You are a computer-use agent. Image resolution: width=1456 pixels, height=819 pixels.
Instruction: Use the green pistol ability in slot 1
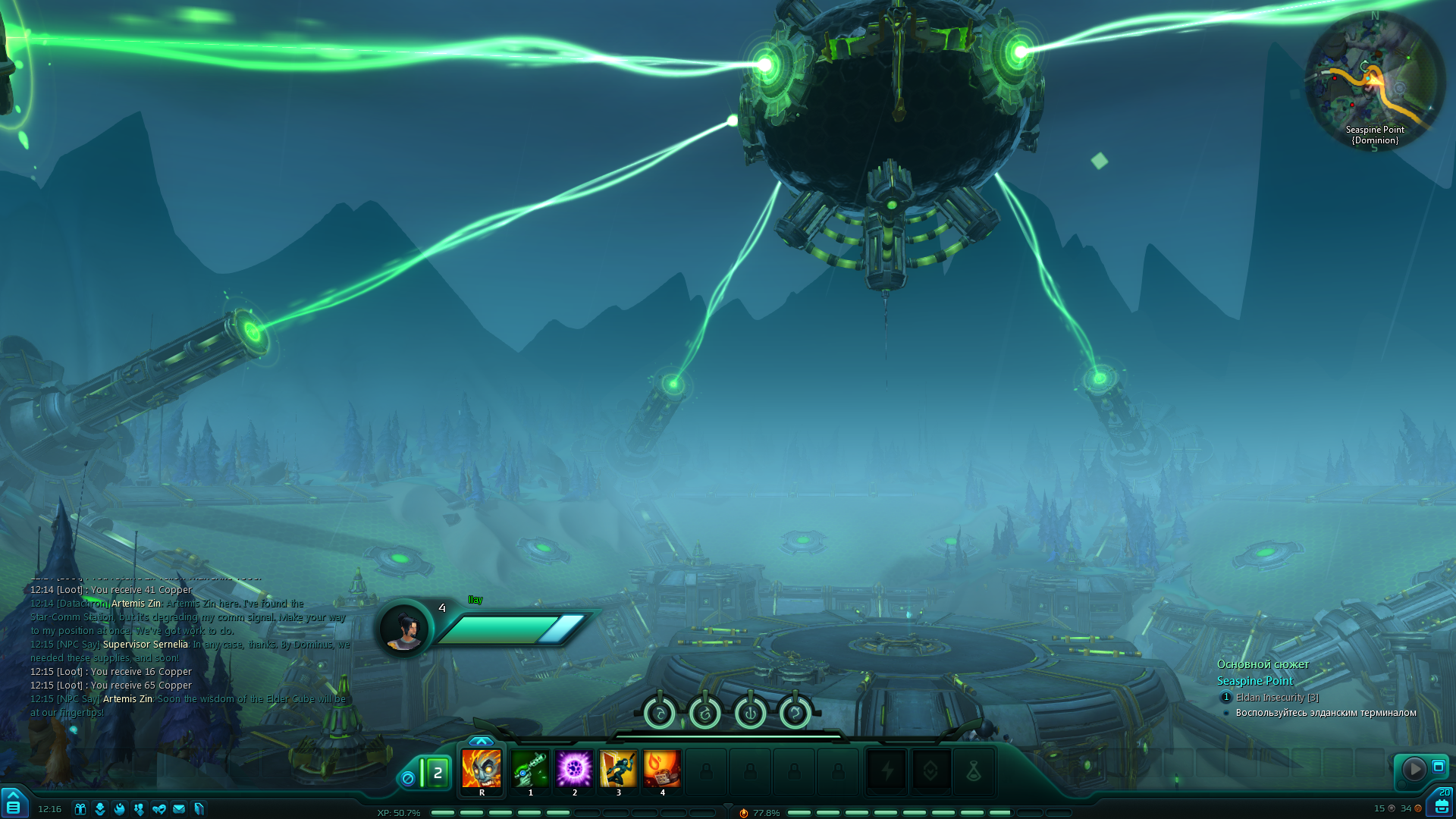(530, 769)
